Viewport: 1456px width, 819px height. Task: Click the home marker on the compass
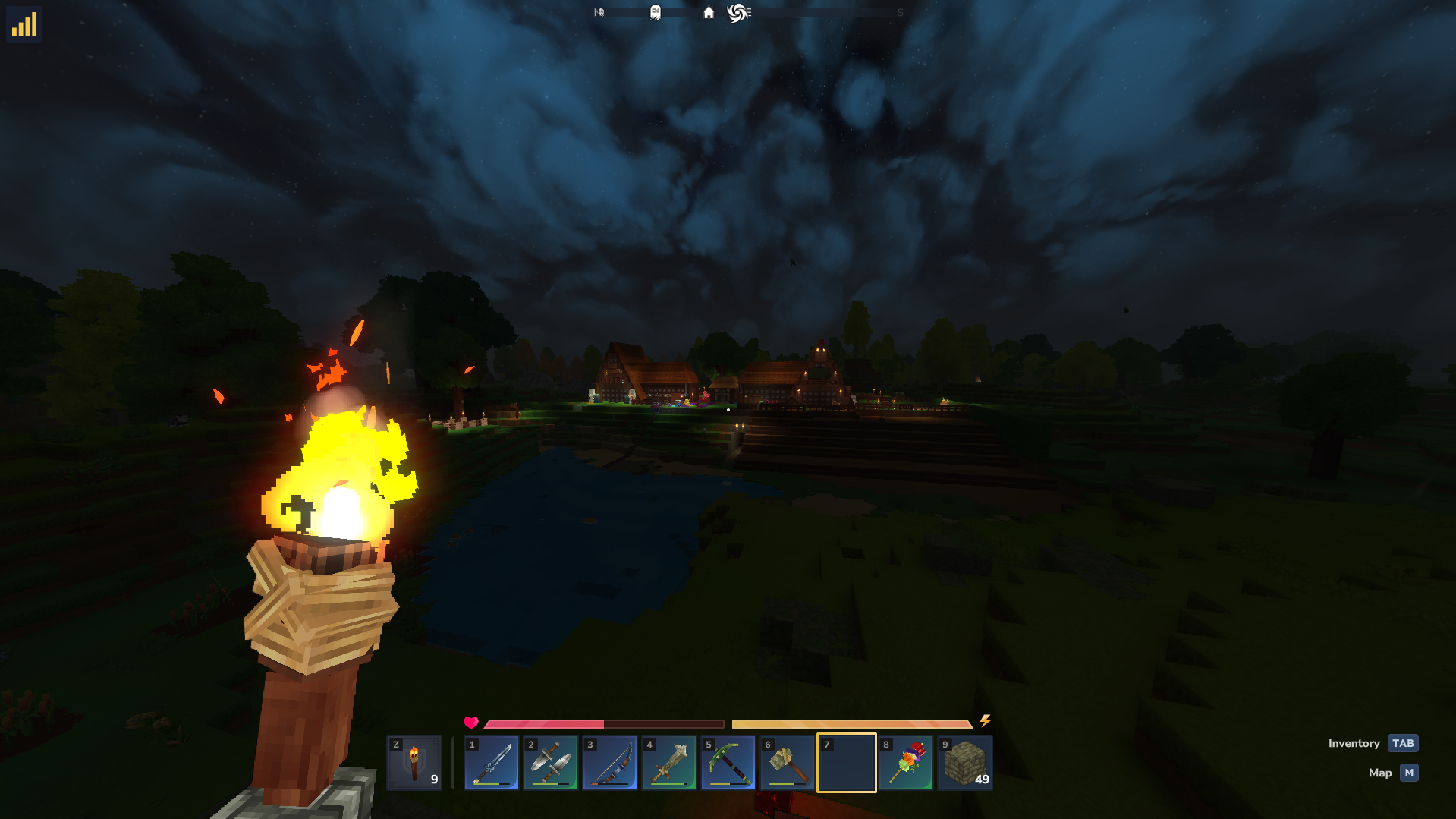coord(709,13)
